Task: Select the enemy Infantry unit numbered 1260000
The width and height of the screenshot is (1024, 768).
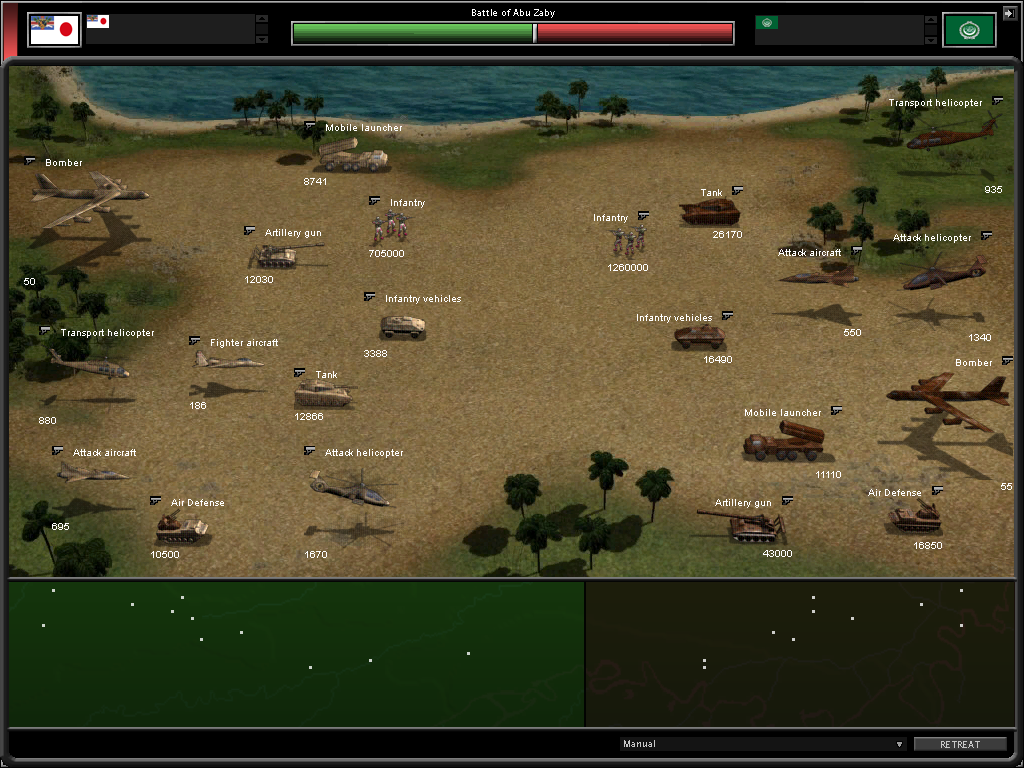Action: coord(629,240)
